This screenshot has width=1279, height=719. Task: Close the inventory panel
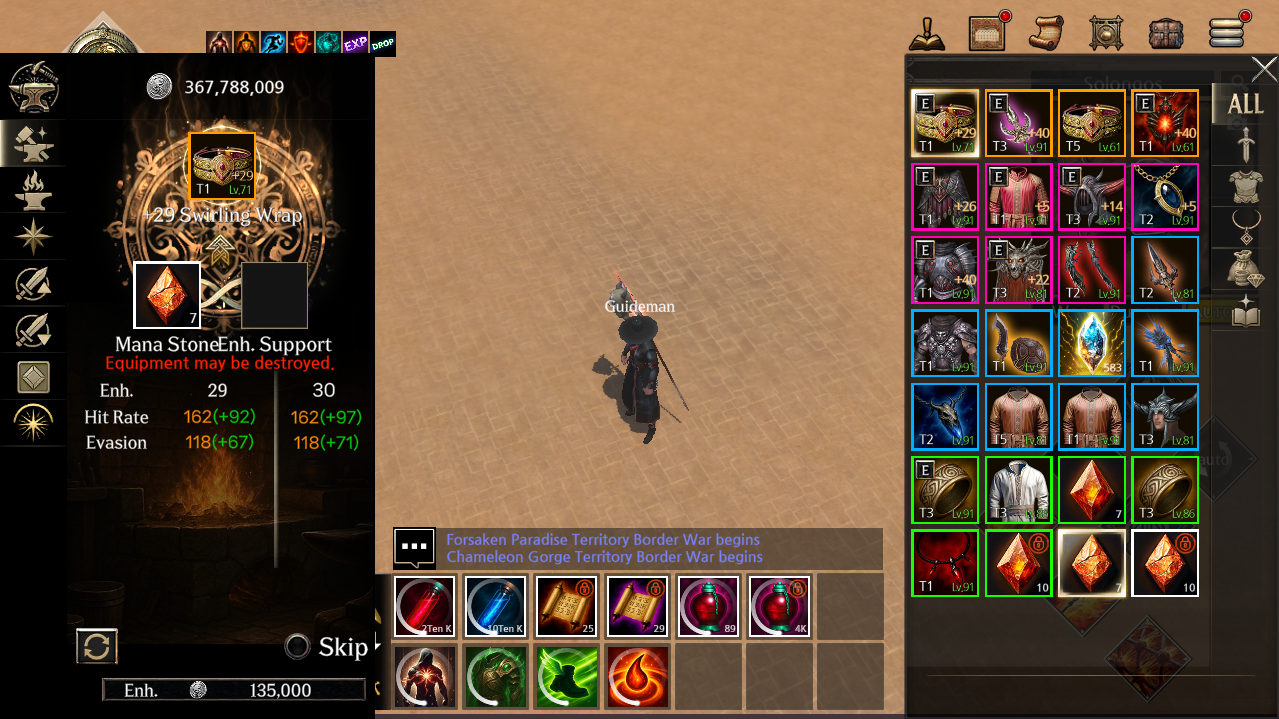point(1264,70)
